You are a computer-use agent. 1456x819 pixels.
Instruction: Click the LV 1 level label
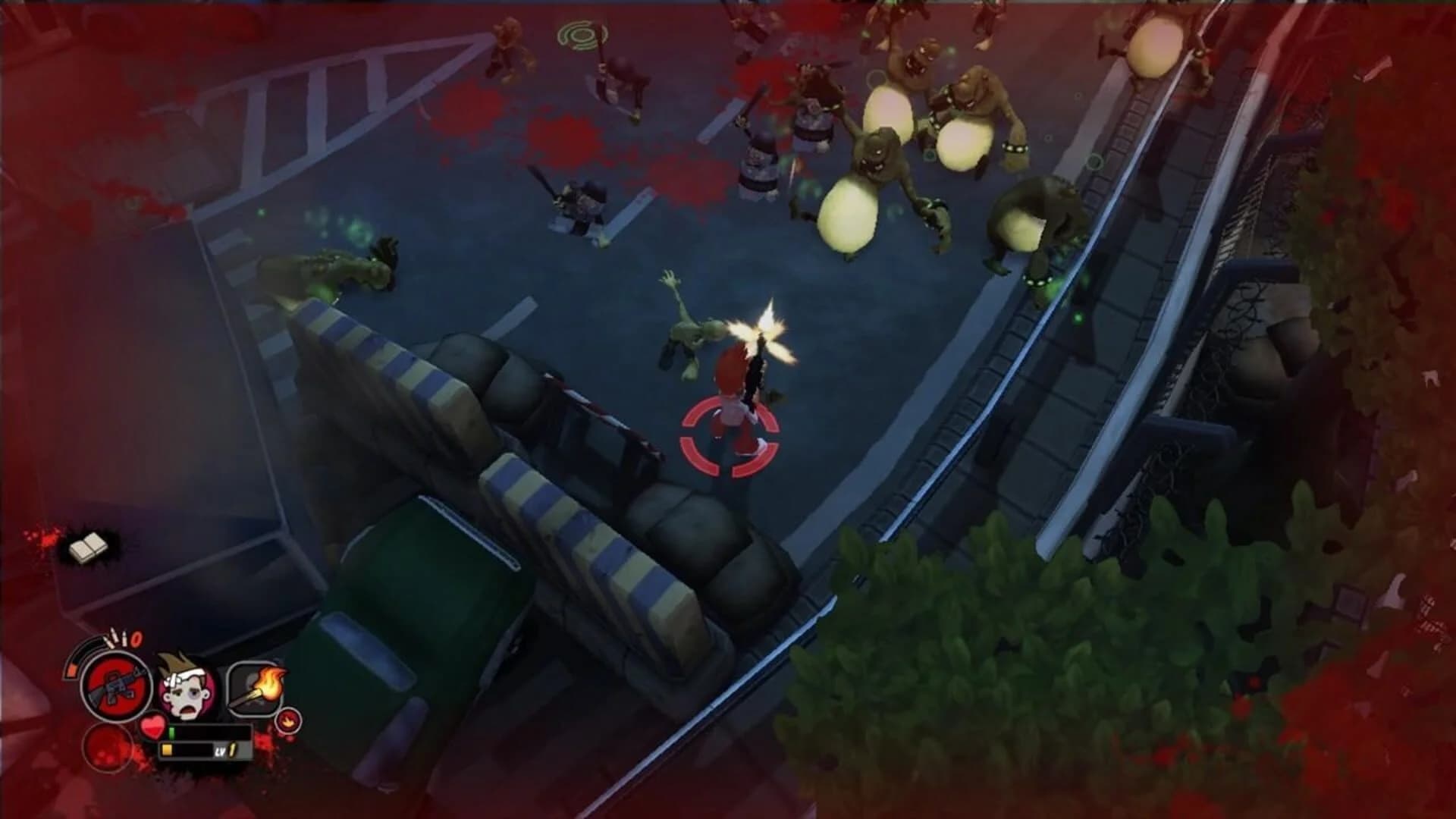(x=225, y=751)
